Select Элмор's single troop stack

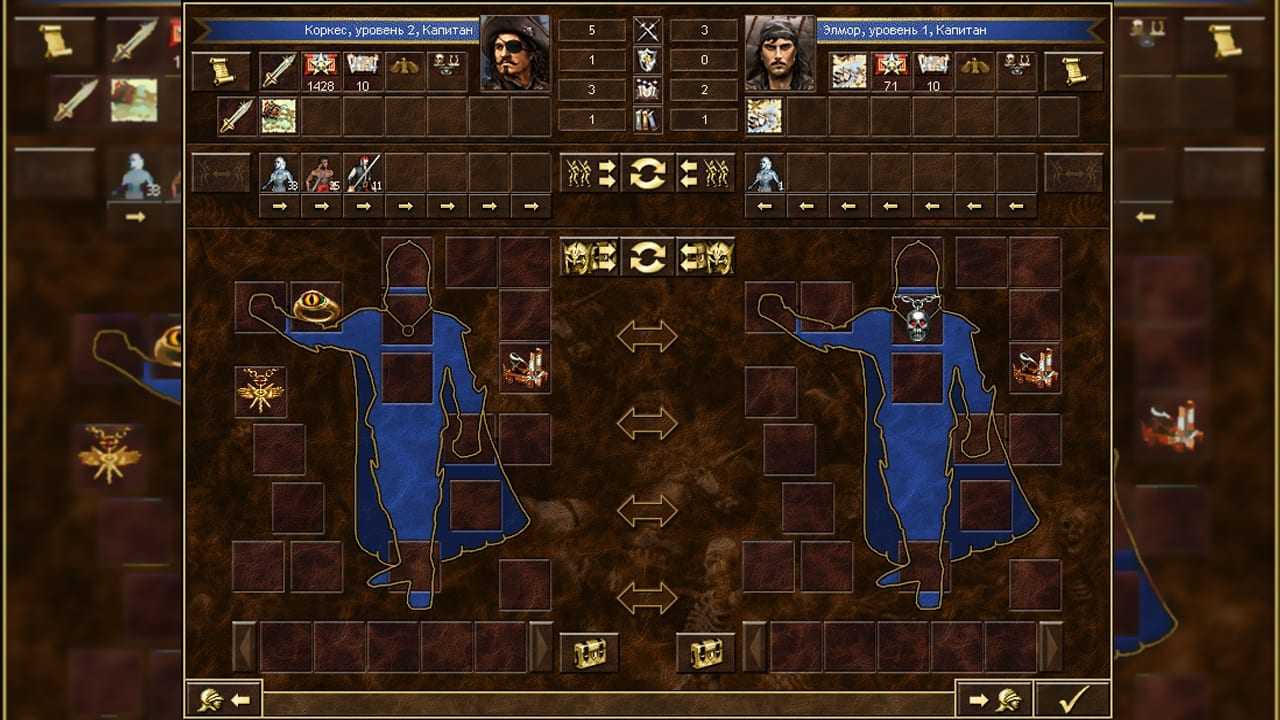tap(765, 173)
